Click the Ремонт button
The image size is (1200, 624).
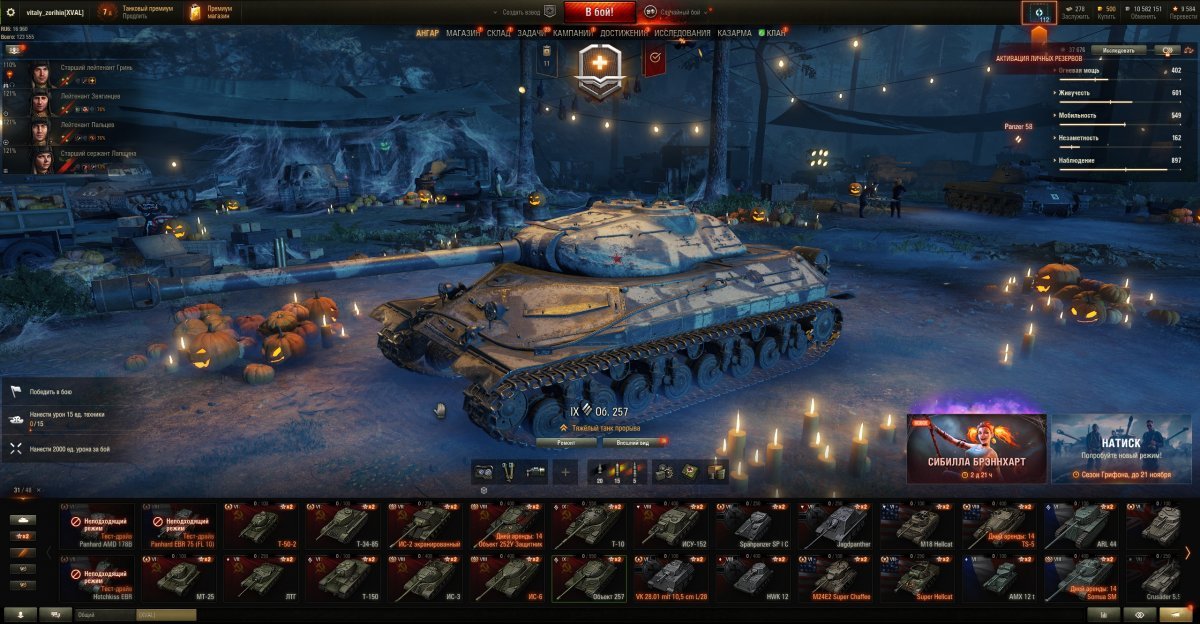pyautogui.click(x=566, y=441)
